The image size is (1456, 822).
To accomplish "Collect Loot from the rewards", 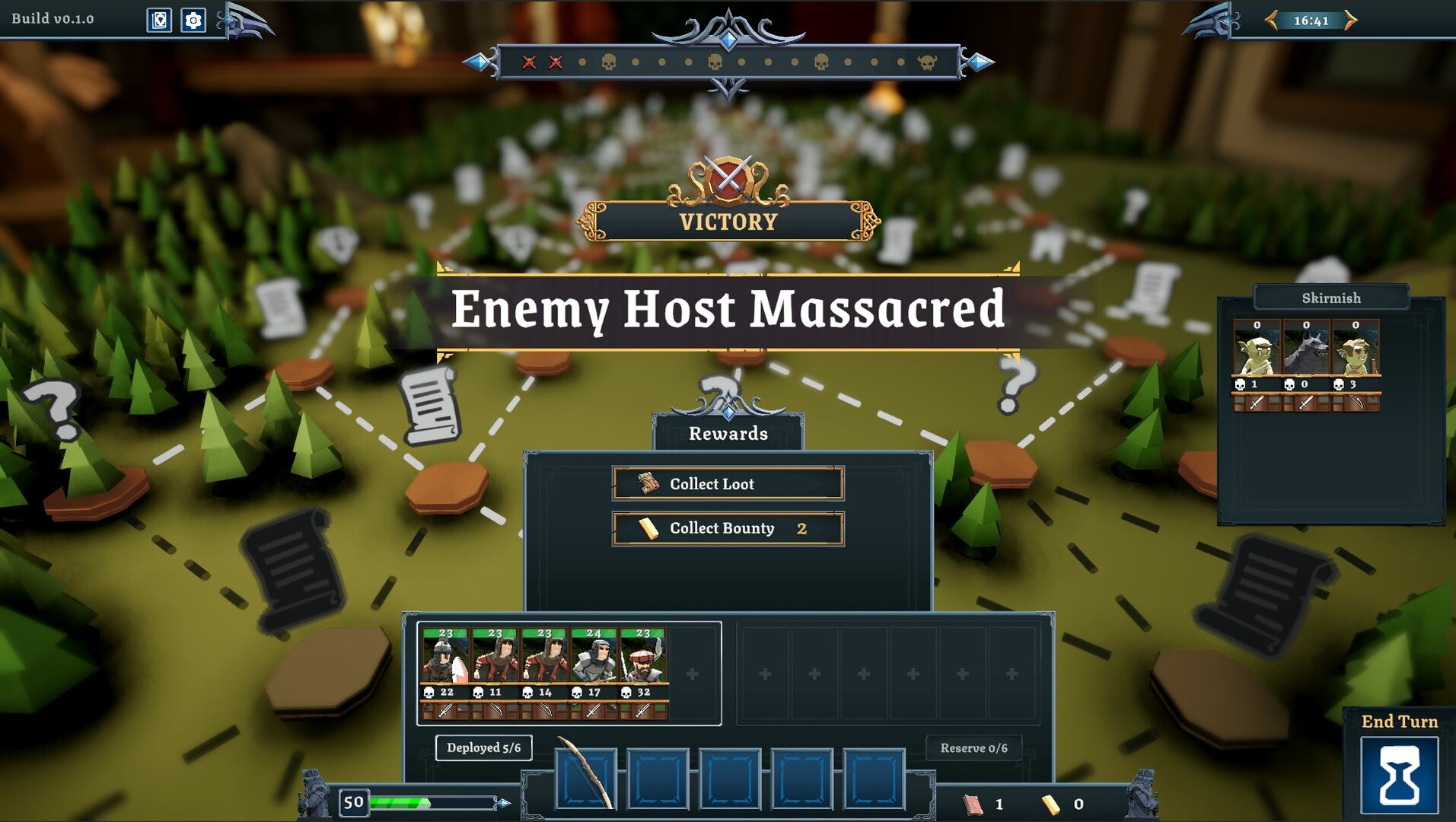I will (x=727, y=483).
